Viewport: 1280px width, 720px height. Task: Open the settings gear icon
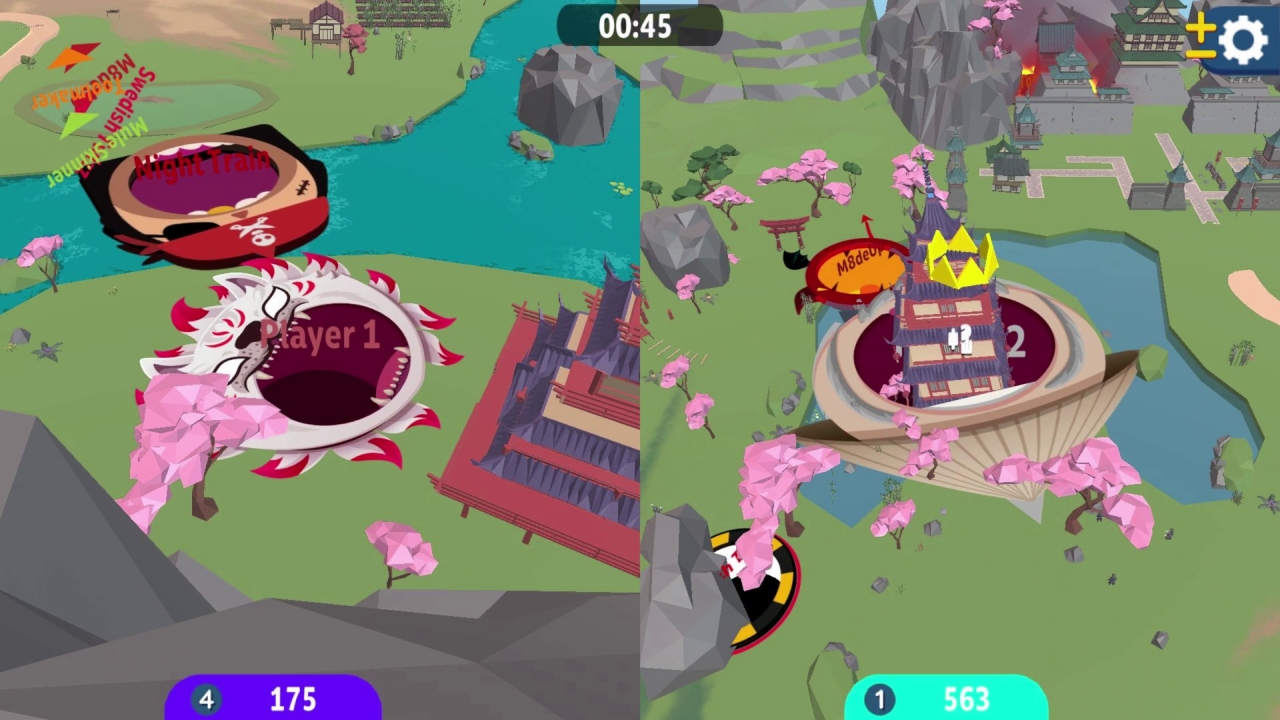click(x=1241, y=40)
